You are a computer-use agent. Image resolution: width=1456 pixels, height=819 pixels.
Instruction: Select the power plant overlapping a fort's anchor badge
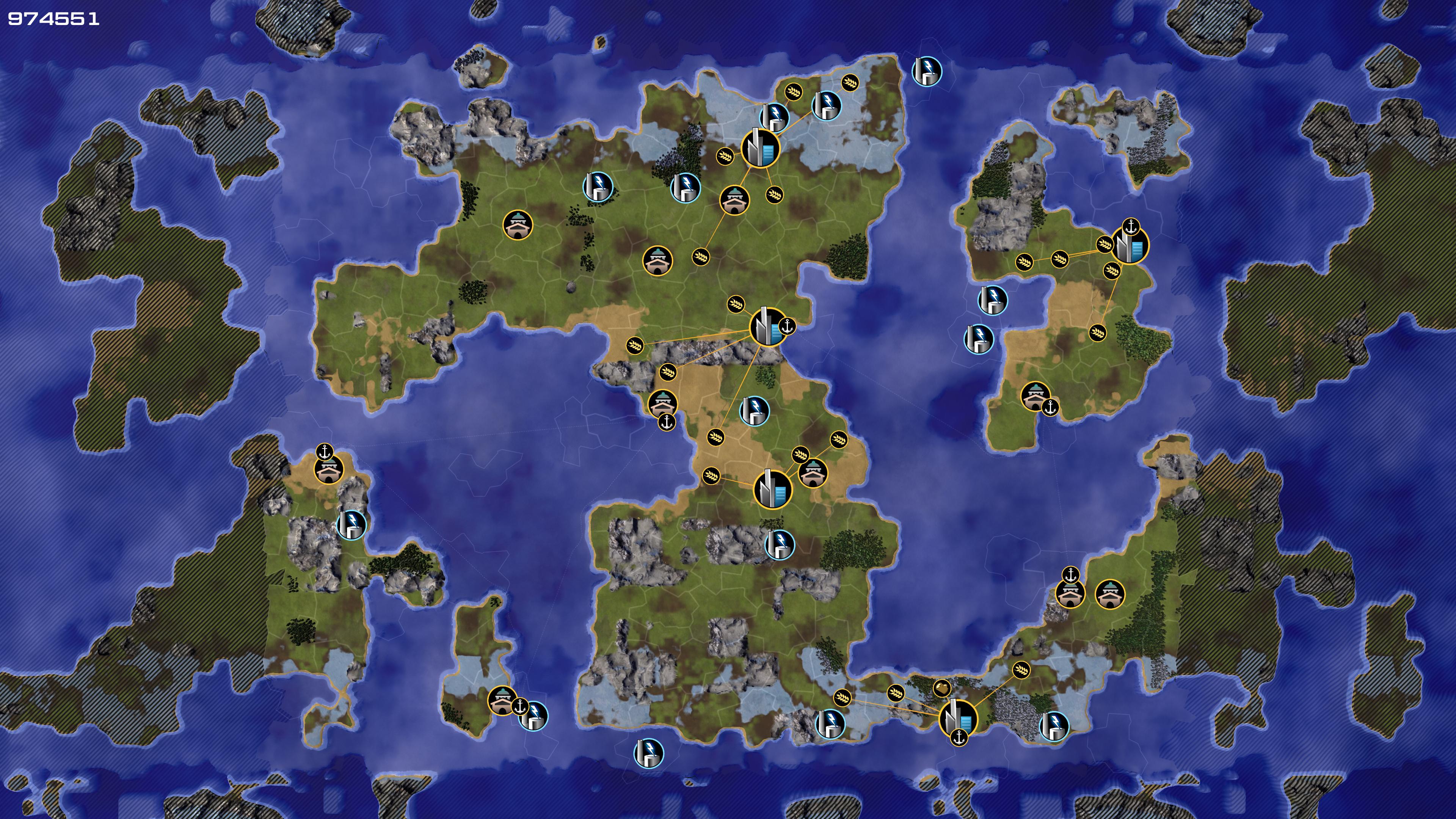click(534, 716)
